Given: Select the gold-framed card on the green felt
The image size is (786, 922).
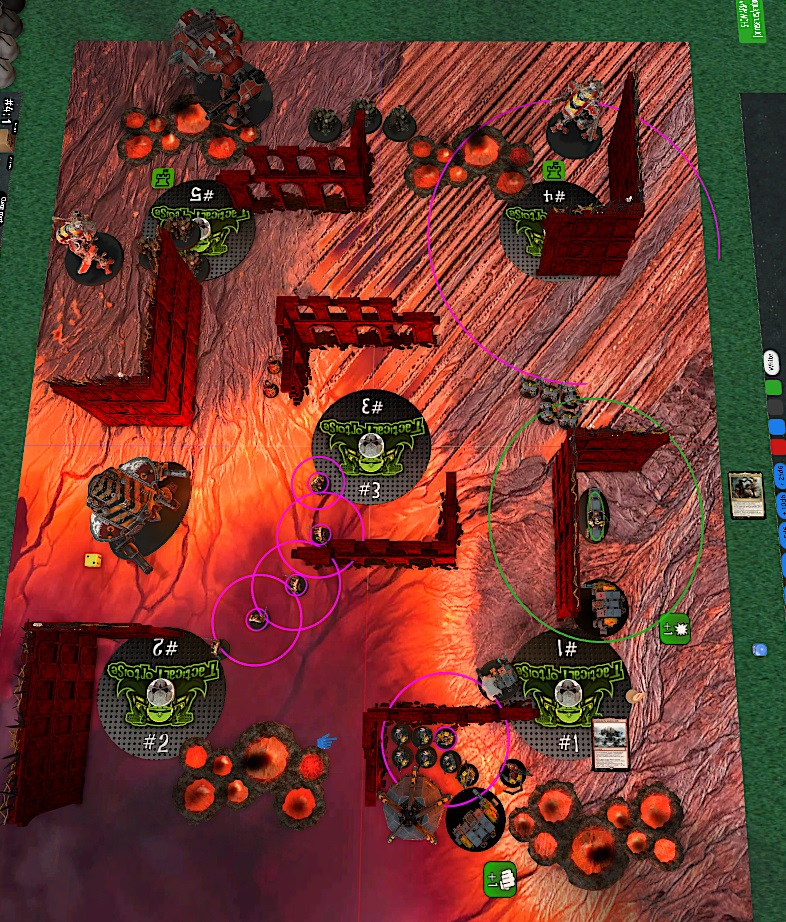Looking at the screenshot, I should [x=746, y=495].
